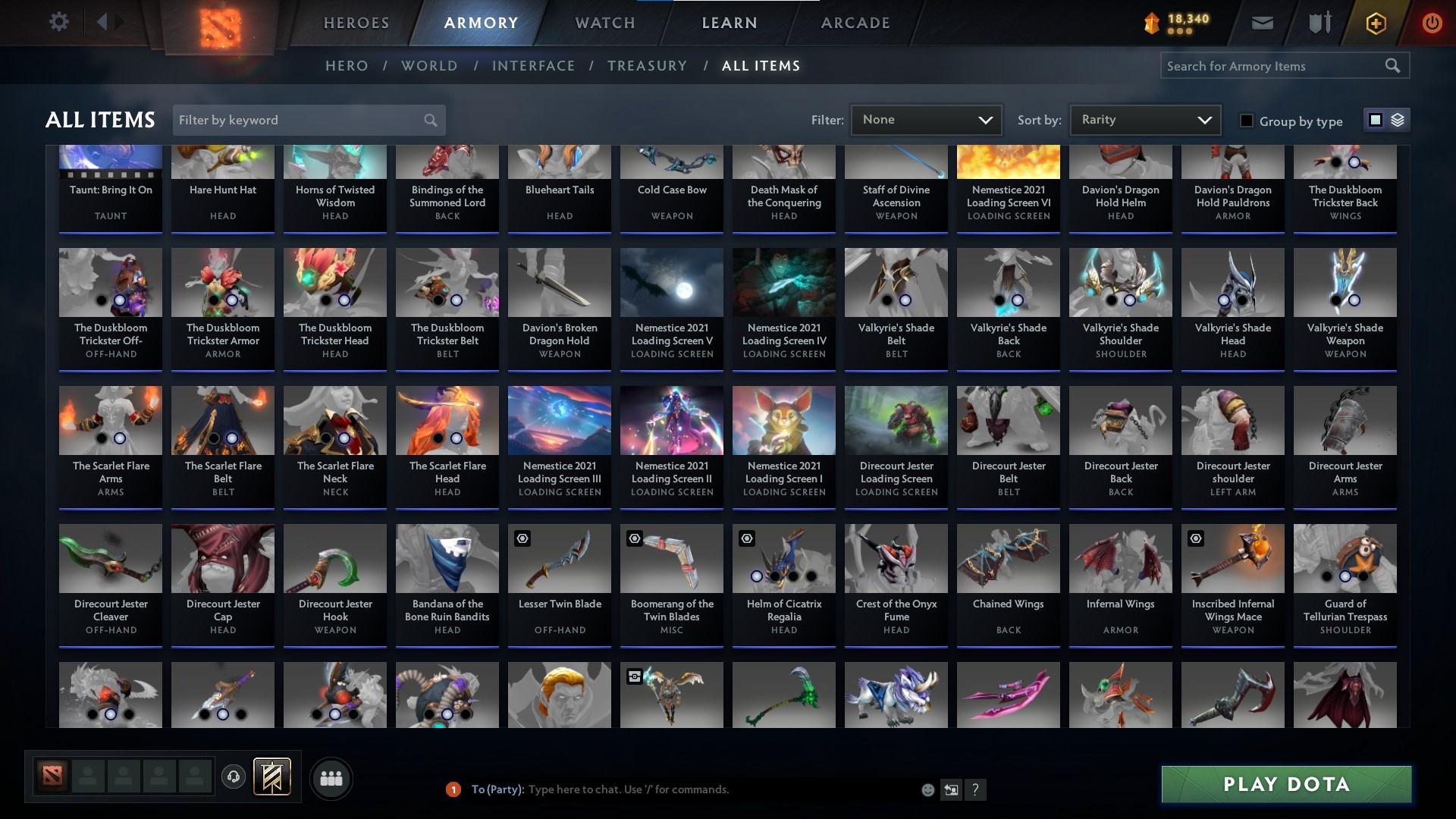Enable the Group by type checkbox
The height and width of the screenshot is (819, 1456).
click(1247, 121)
